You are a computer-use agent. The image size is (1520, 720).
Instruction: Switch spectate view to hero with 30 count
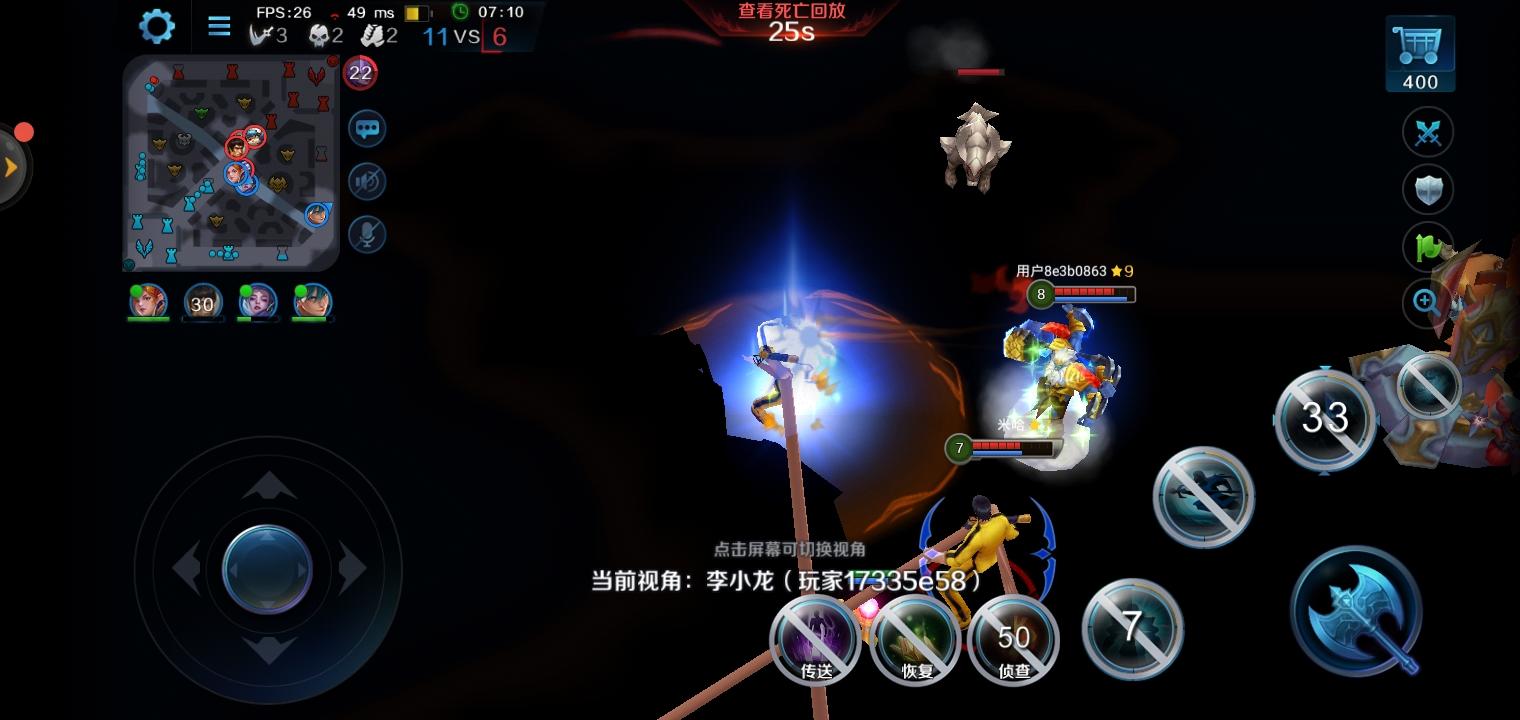[x=202, y=303]
